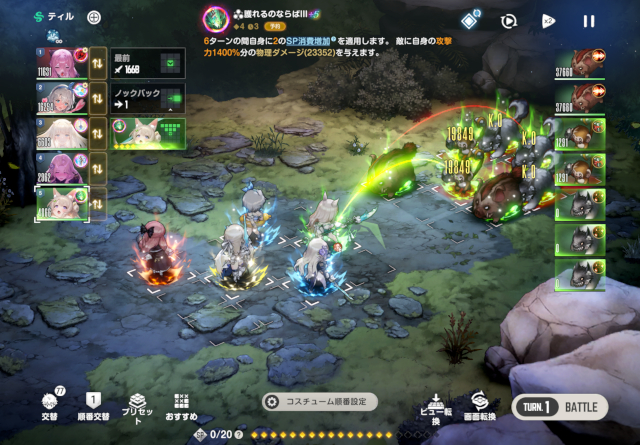Tap the blue diamond skill icon
This screenshot has width=640, height=445.
tap(469, 20)
